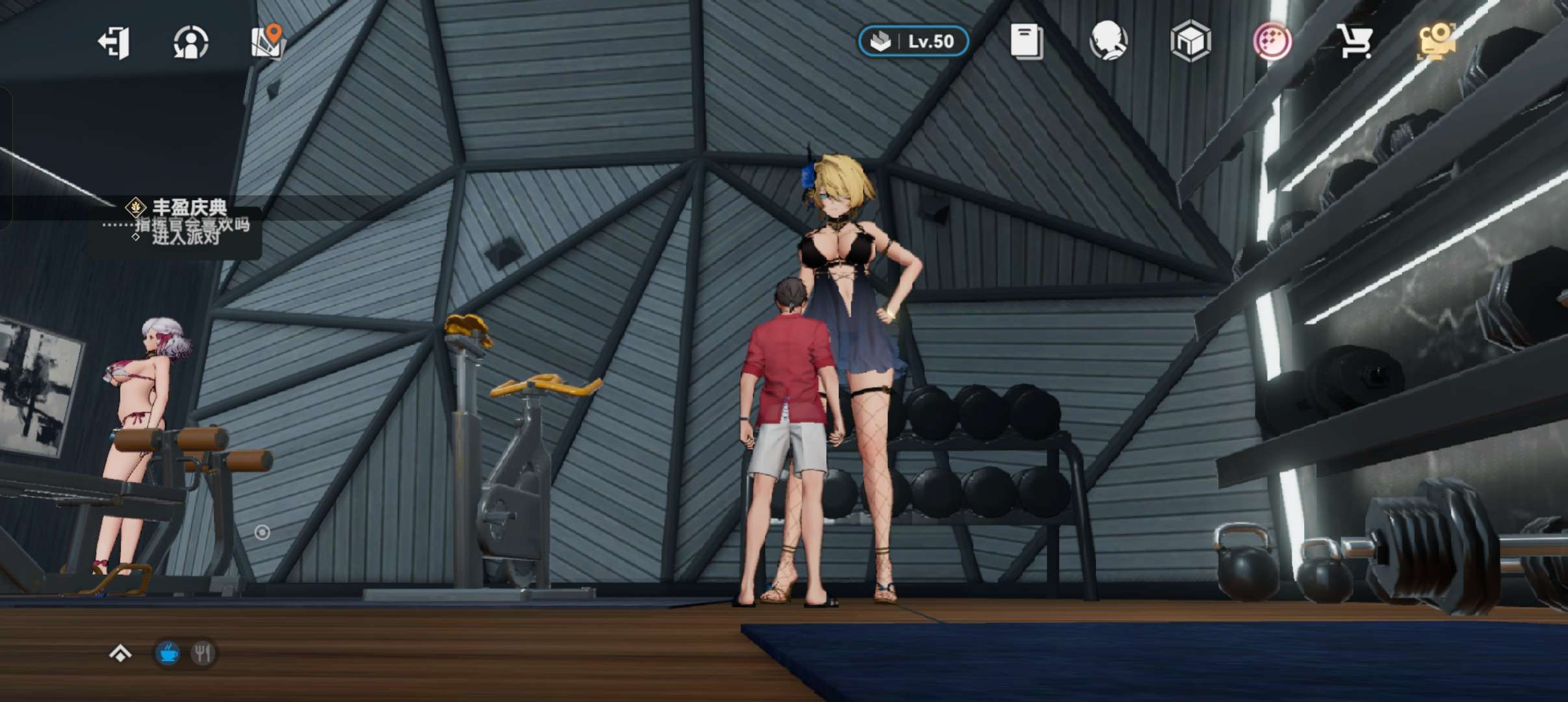
Task: Activate the golden camera photo mode
Action: pyautogui.click(x=1436, y=42)
